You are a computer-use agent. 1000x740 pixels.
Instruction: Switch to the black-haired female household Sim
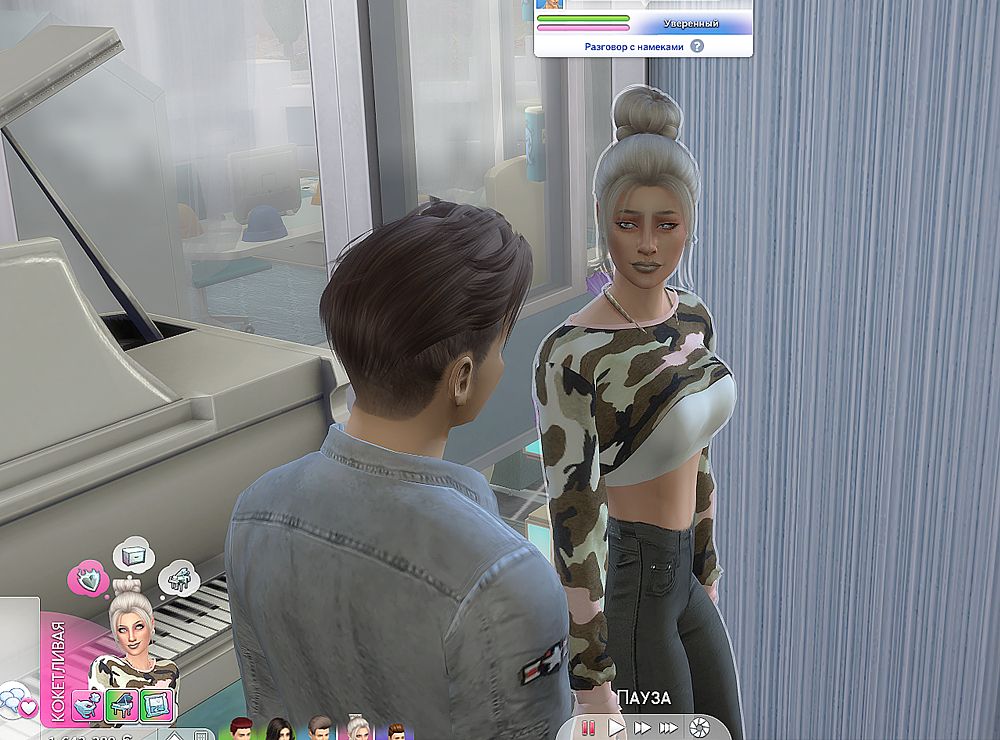pyautogui.click(x=278, y=729)
